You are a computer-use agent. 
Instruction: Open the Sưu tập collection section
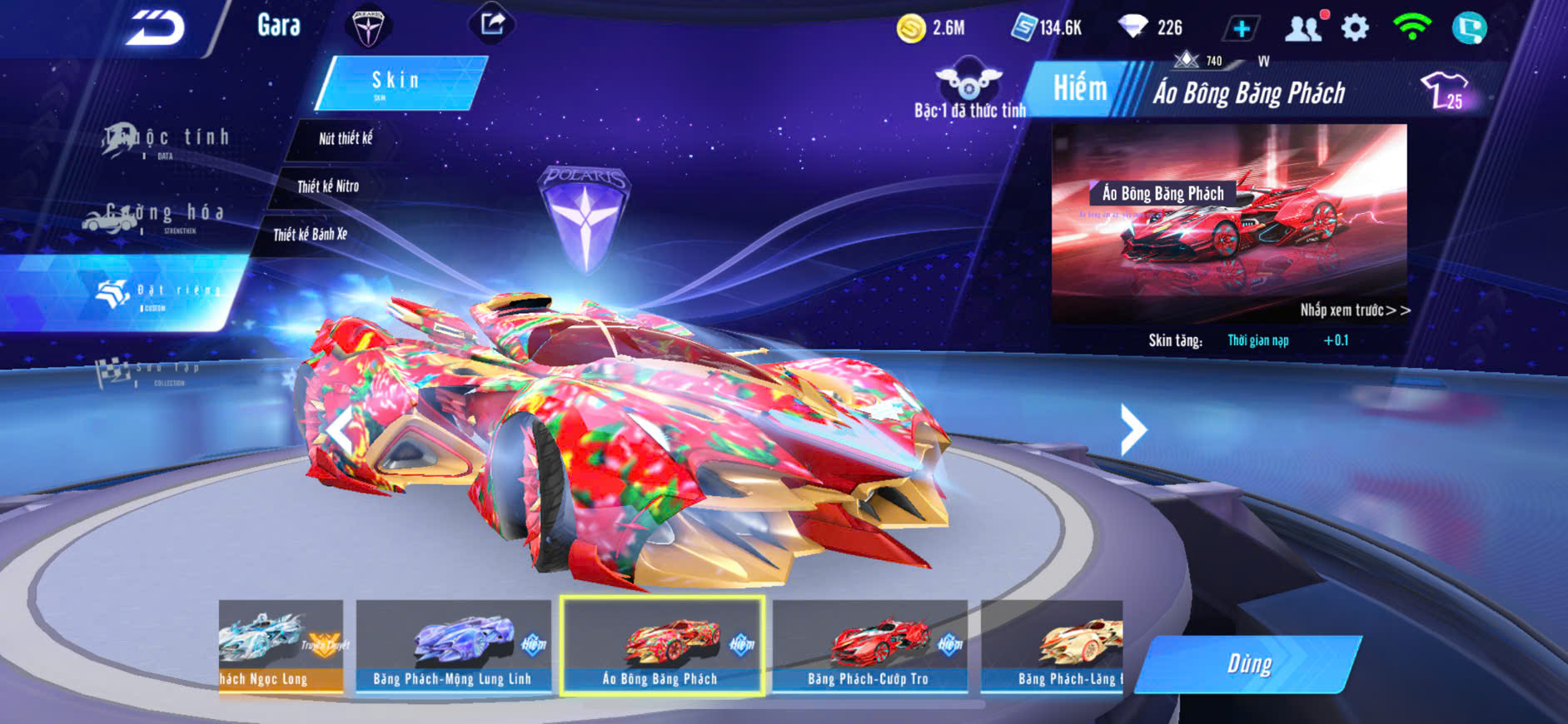(x=148, y=372)
